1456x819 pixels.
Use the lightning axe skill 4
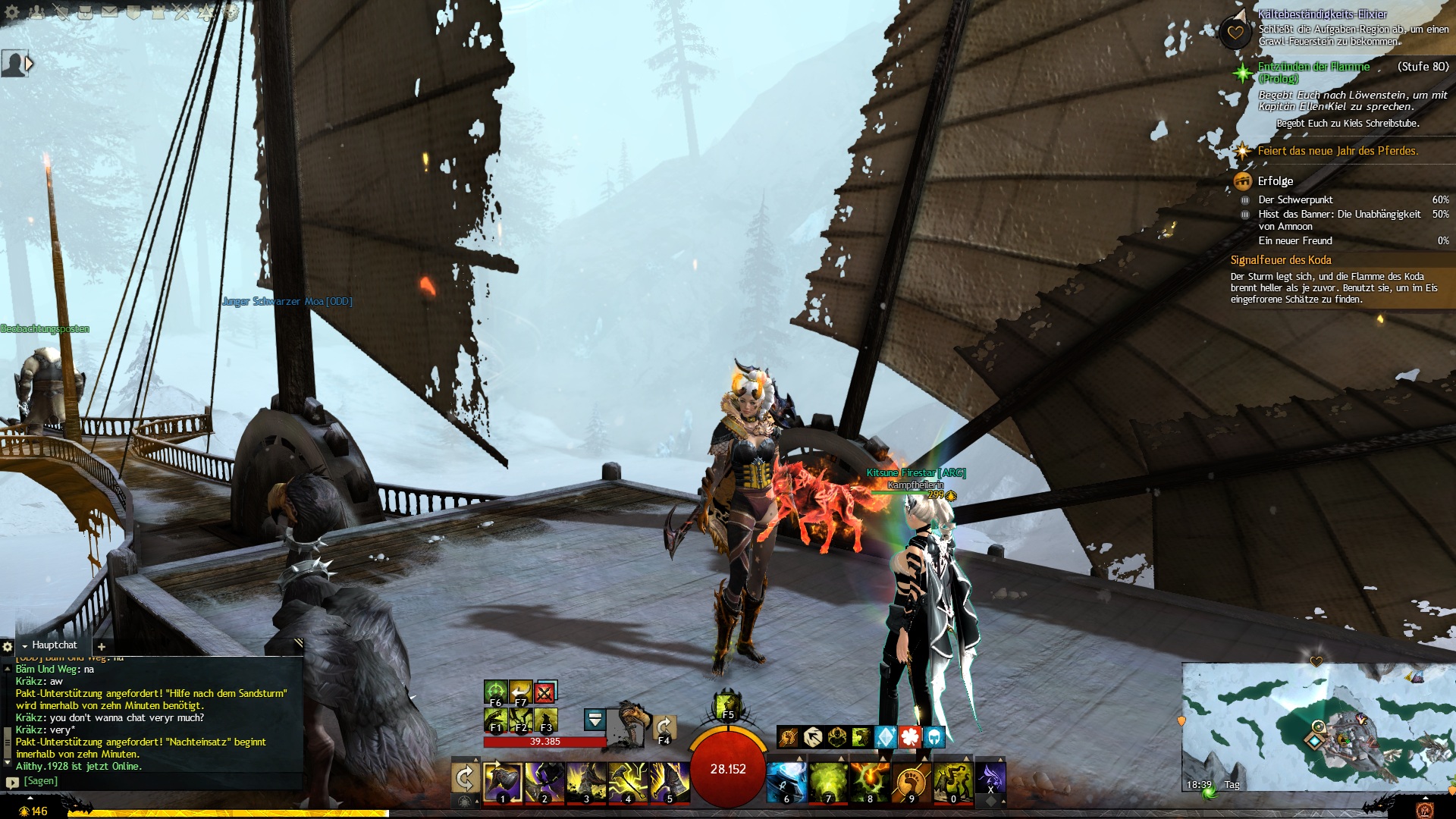point(627,781)
